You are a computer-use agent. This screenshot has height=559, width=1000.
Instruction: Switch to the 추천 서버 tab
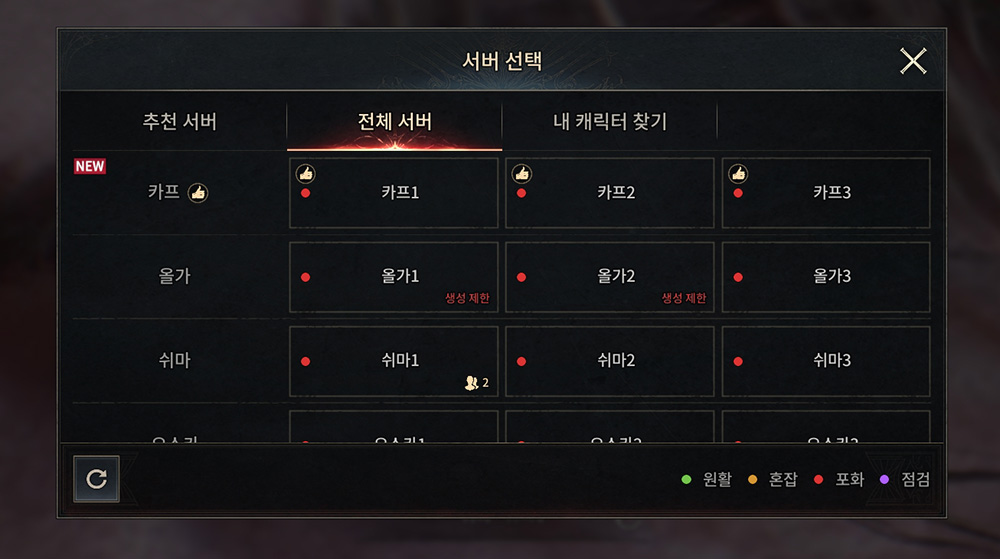point(179,122)
